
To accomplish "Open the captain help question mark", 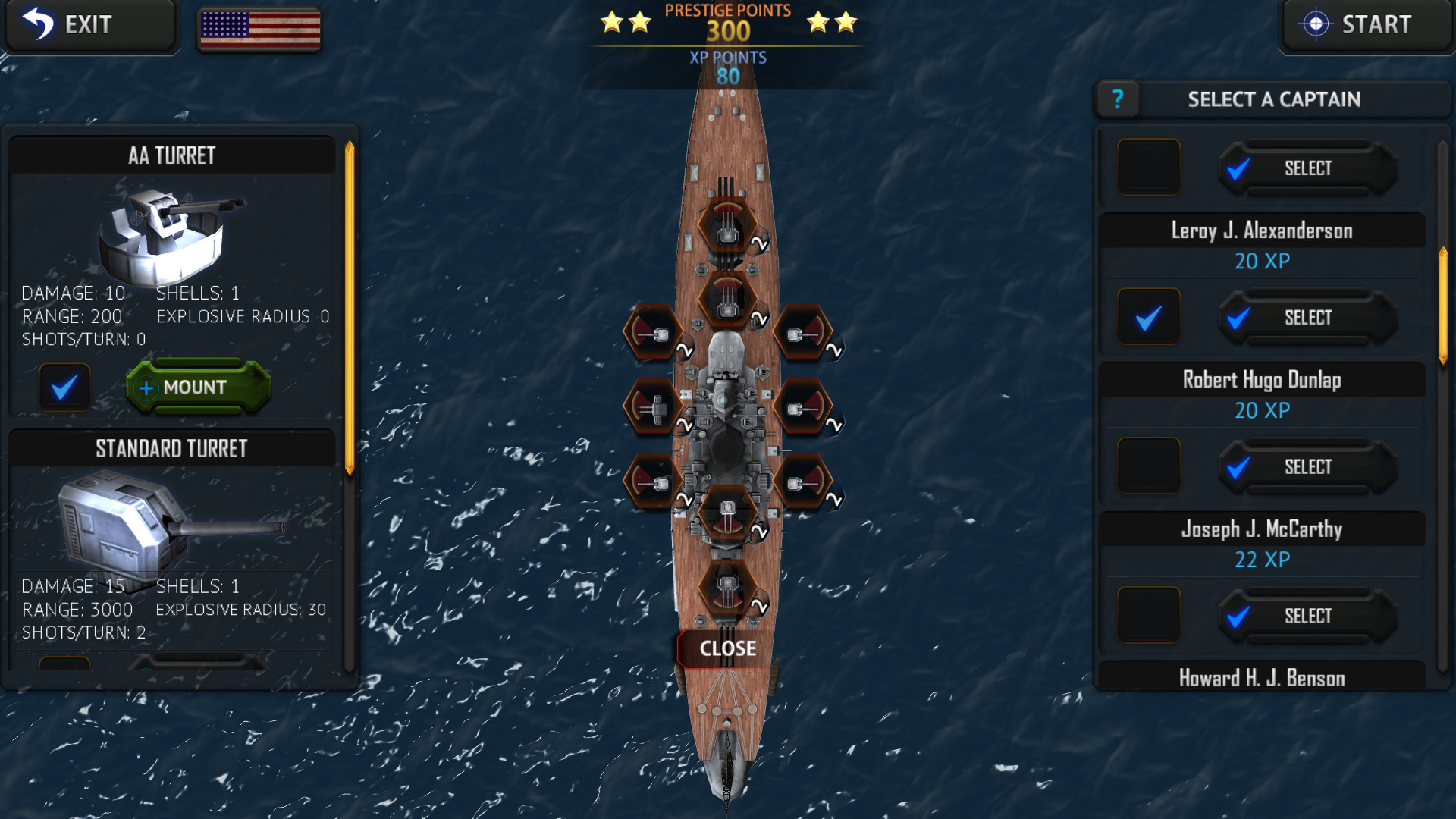I will 1118,99.
